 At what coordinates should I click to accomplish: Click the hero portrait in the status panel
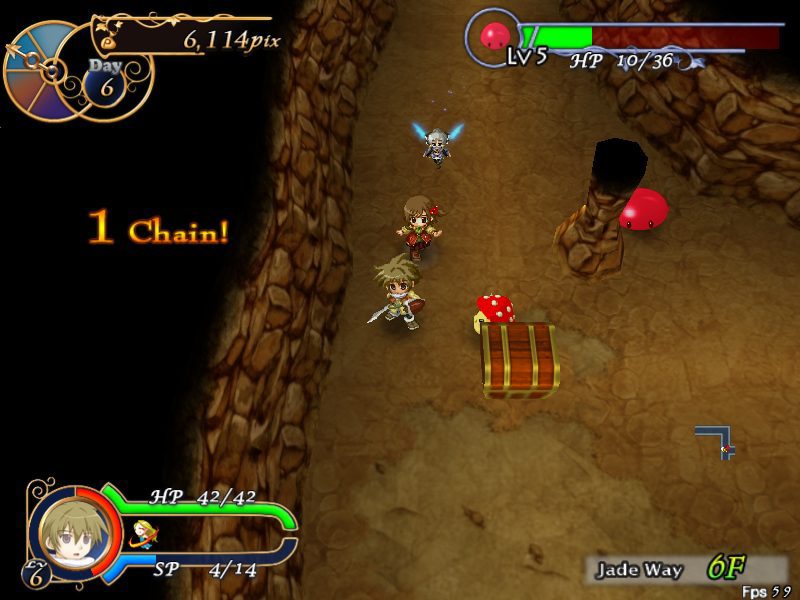(x=67, y=532)
